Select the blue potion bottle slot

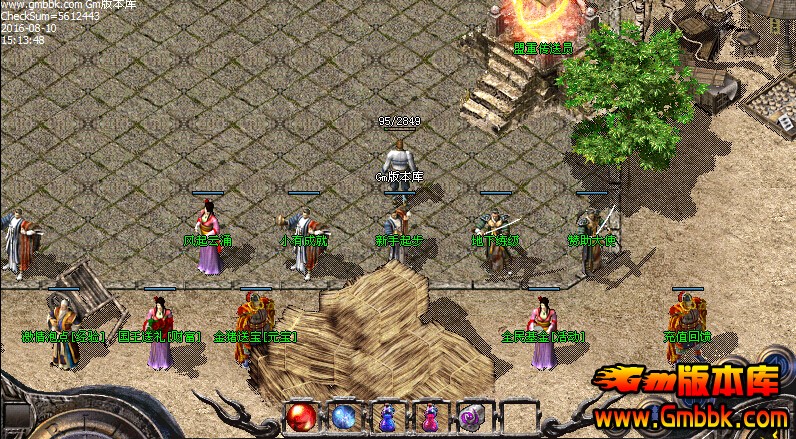(387, 416)
